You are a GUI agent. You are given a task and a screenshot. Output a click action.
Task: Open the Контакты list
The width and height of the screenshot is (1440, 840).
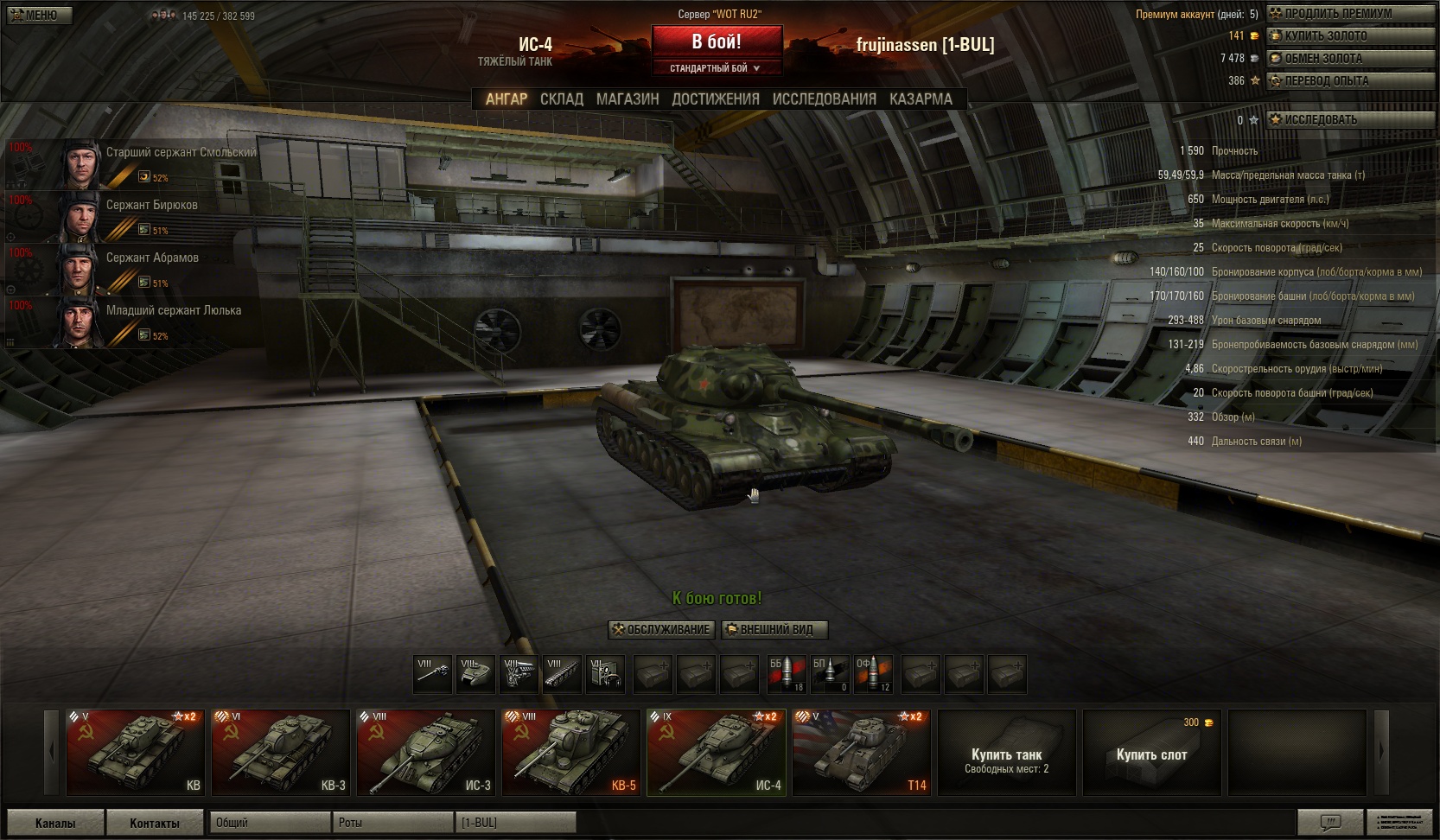click(155, 823)
